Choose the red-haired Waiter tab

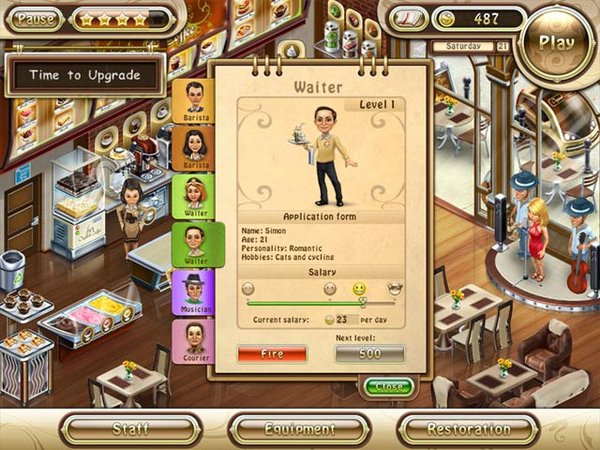pos(194,197)
